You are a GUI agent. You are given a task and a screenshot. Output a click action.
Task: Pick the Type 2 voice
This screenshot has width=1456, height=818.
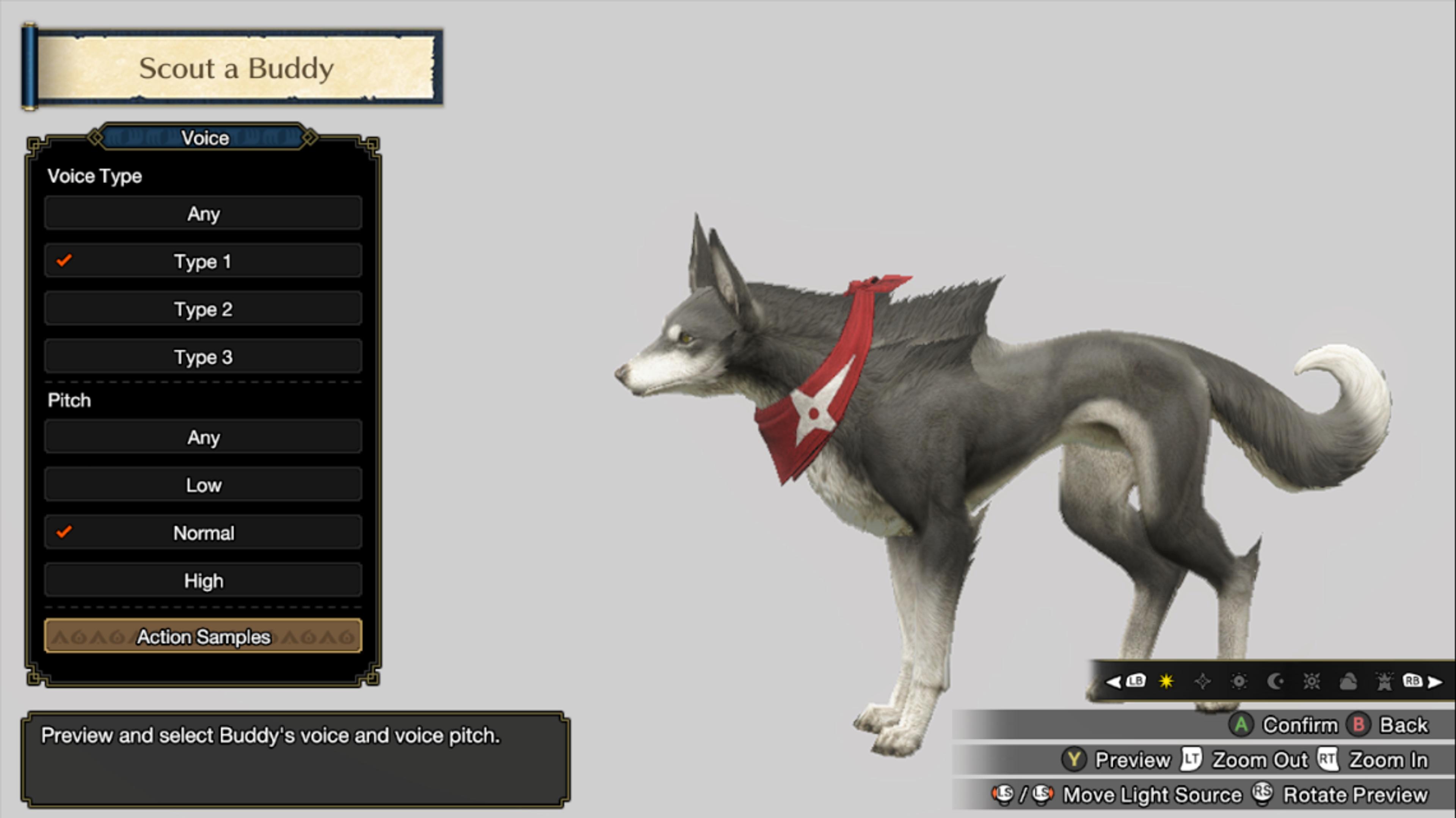tap(203, 309)
